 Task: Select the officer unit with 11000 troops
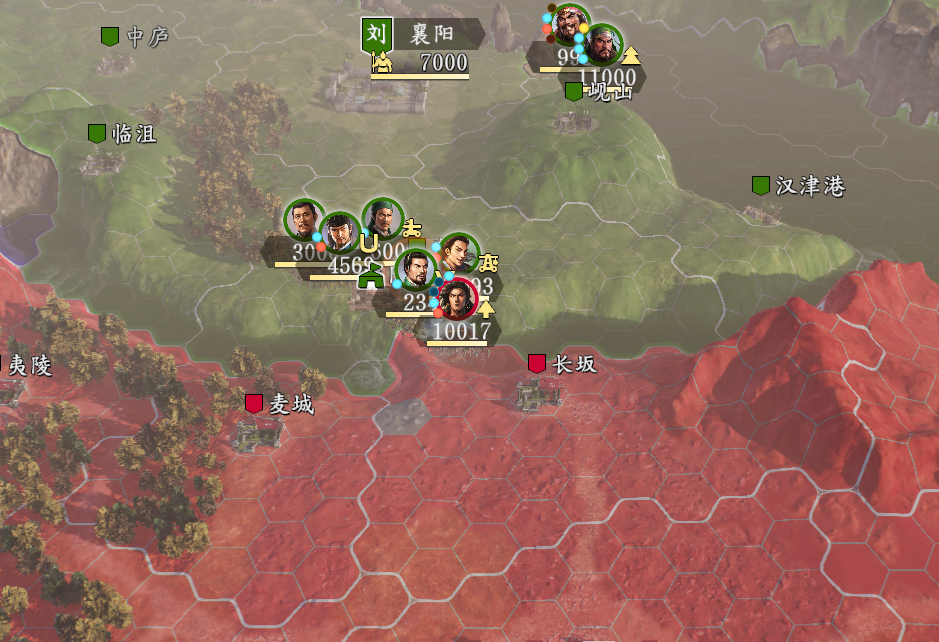(x=603, y=45)
